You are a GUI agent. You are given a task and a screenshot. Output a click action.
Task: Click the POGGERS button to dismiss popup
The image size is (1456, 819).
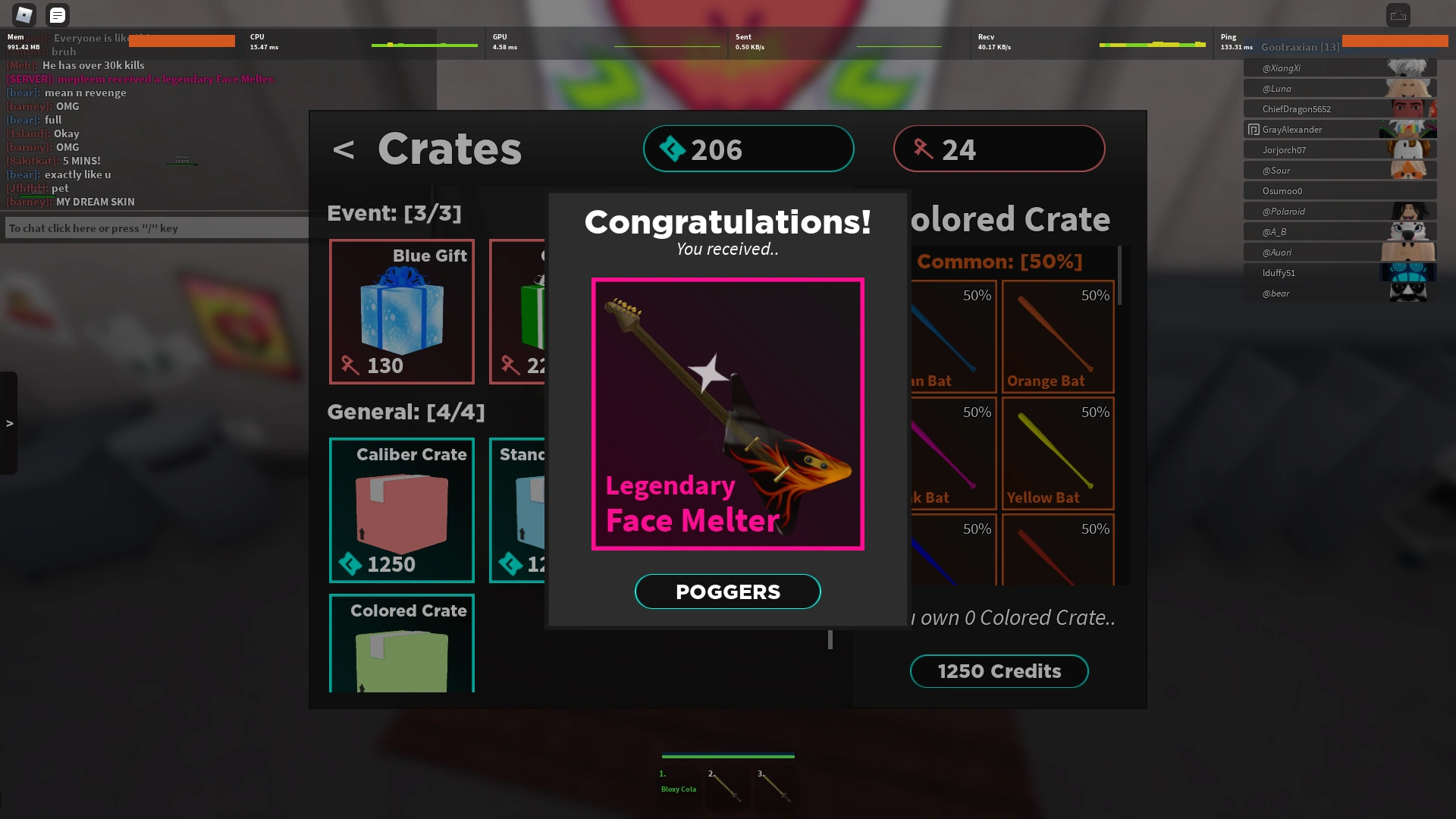pos(727,591)
